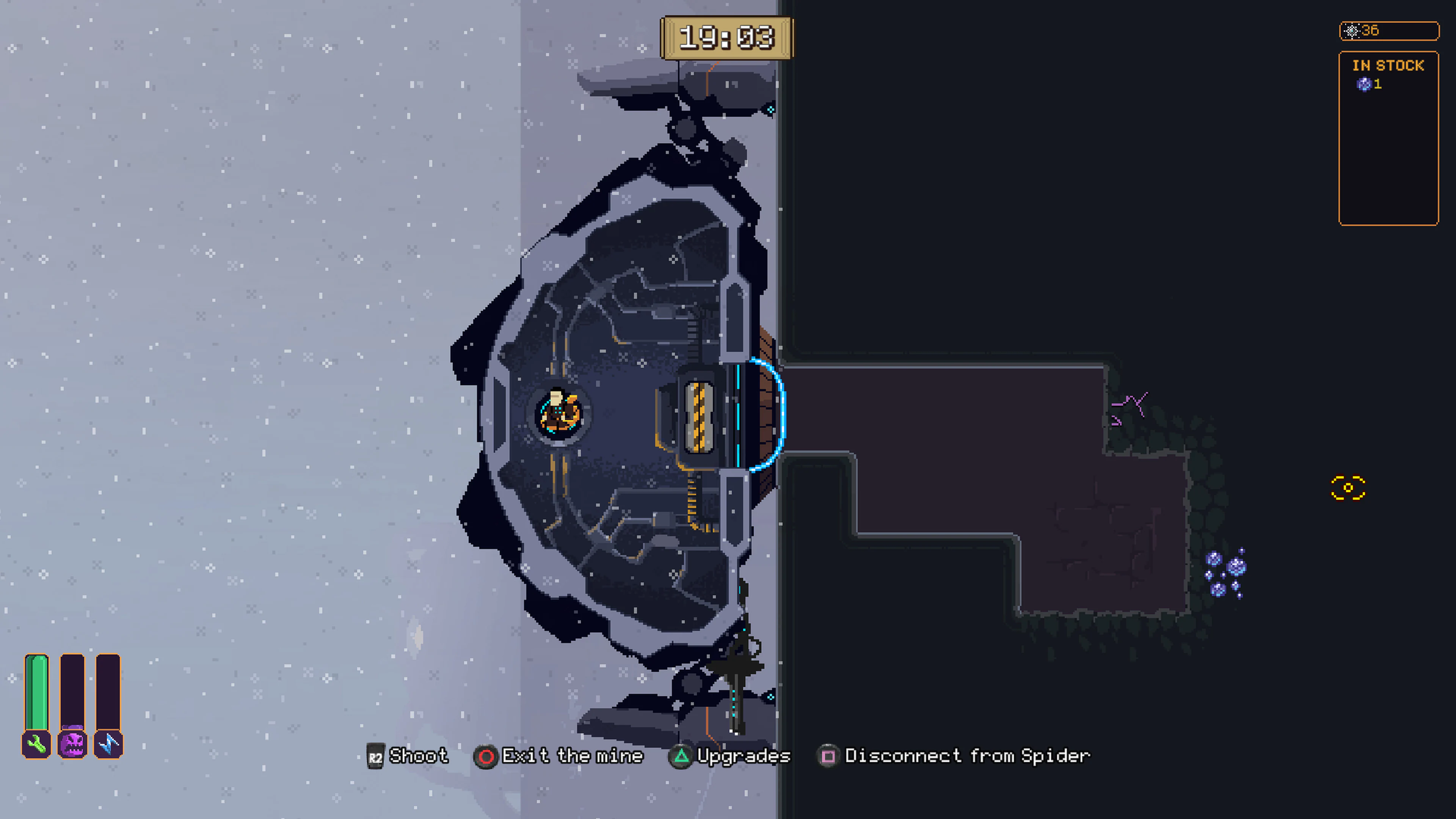Expand the resource counter showing 36
The width and height of the screenshot is (1456, 819).
(1389, 31)
